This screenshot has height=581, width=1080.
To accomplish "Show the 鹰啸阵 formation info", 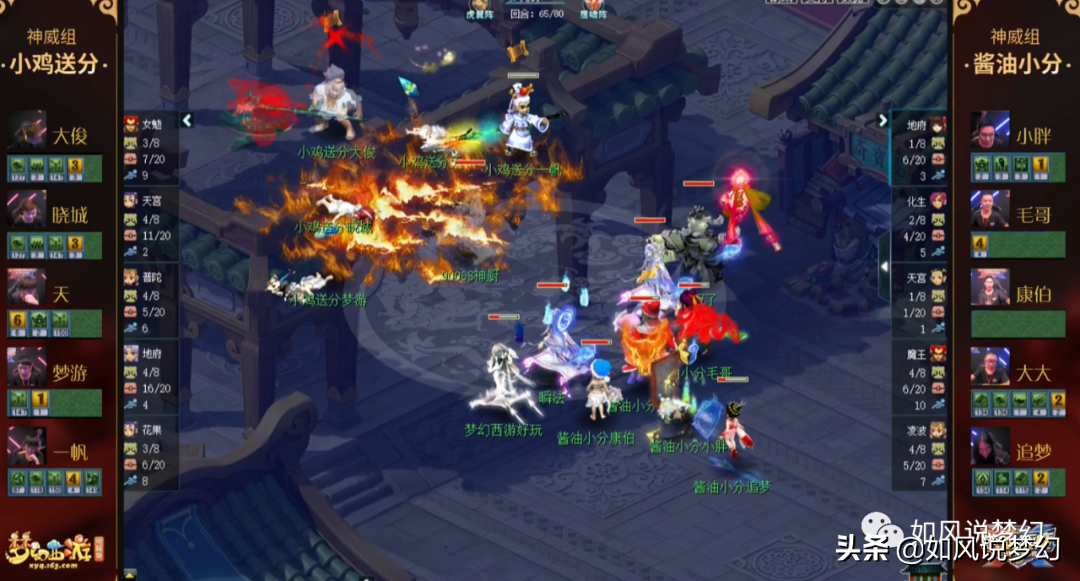I will tap(594, 14).
